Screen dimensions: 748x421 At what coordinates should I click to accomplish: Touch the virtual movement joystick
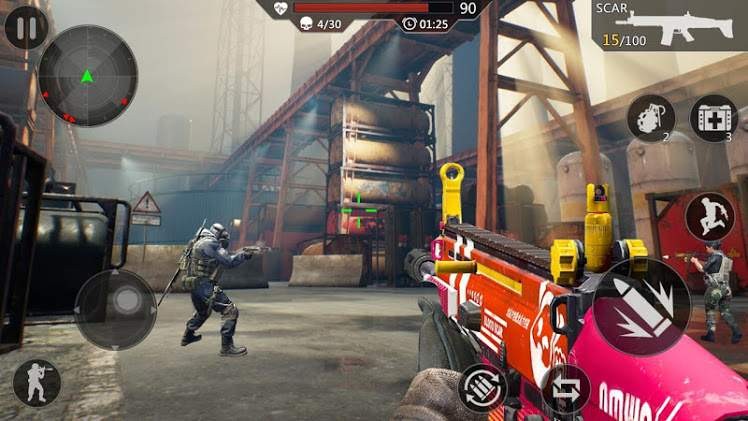[x=116, y=308]
